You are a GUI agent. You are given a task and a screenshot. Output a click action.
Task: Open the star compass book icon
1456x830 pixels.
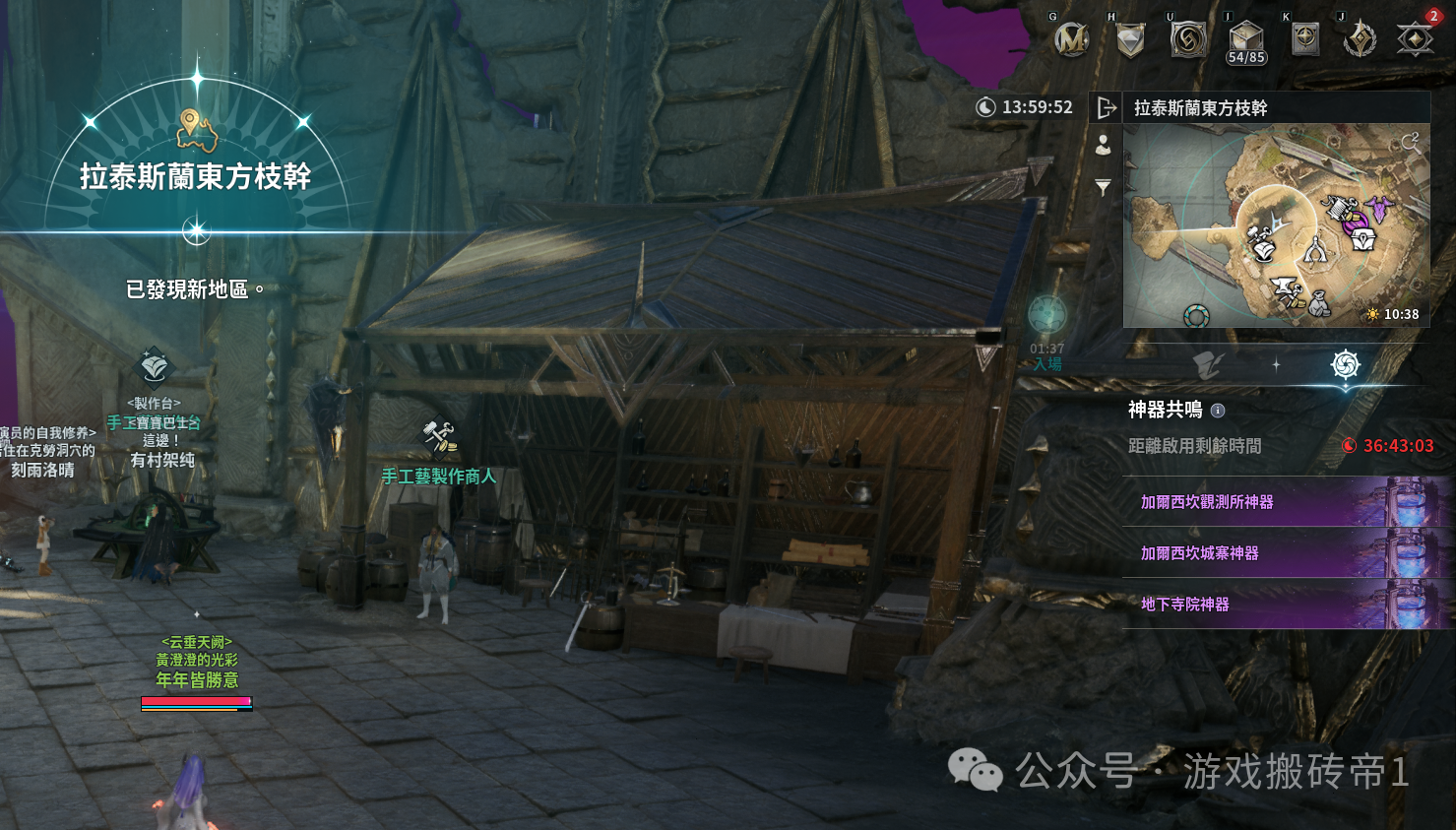pos(1304,39)
